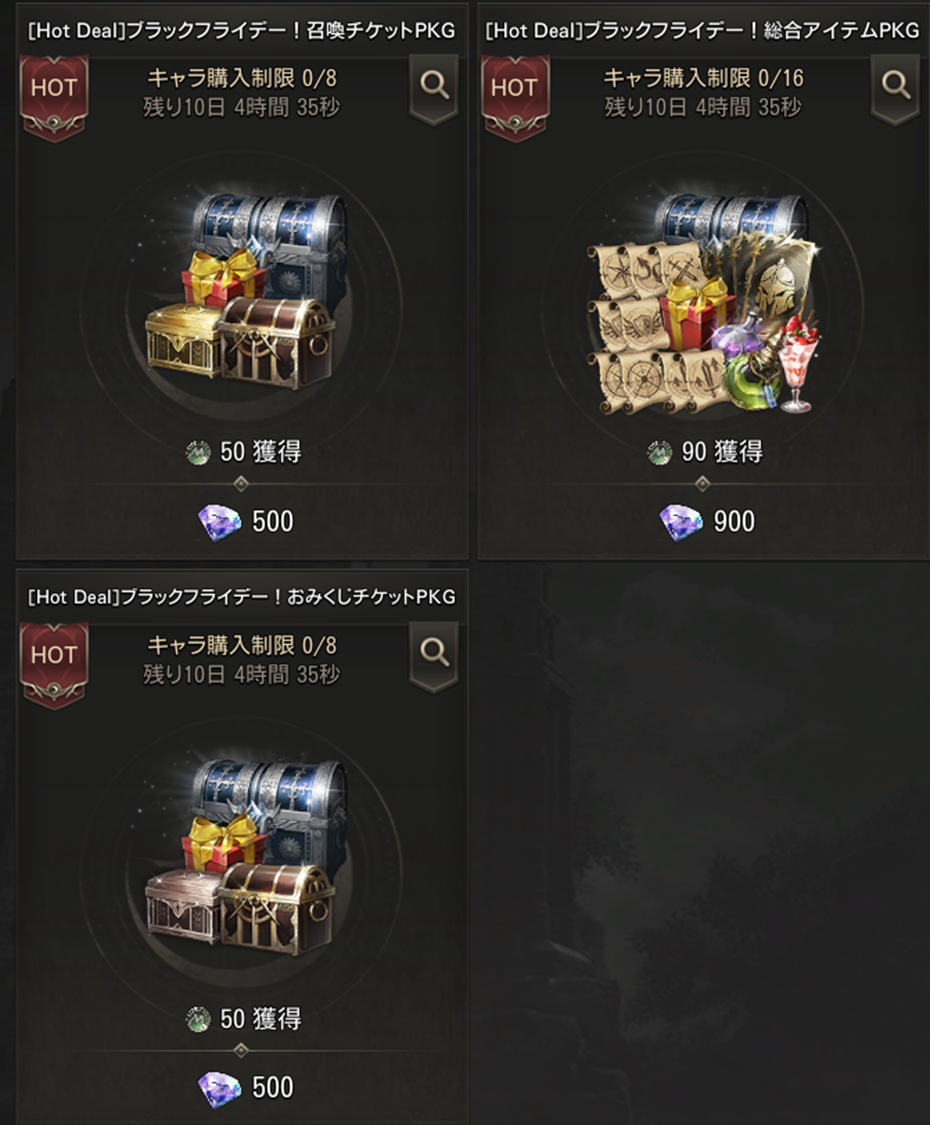This screenshot has height=1125, width=930.
Task: Choose the 総合アイテムPKG scrolls and potion image
Action: [703, 306]
